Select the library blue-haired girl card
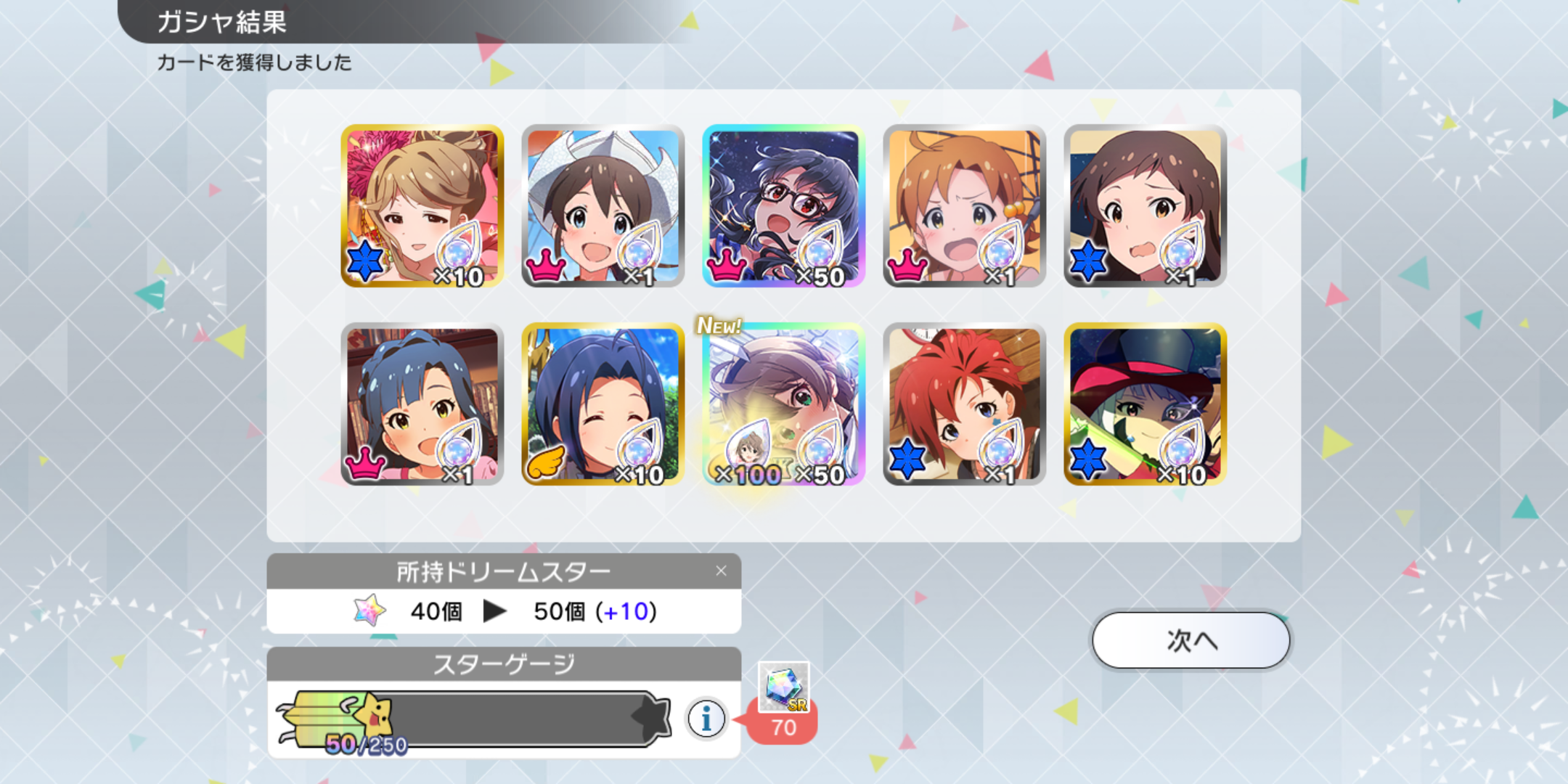Screen dimensions: 1568x784 (422, 404)
